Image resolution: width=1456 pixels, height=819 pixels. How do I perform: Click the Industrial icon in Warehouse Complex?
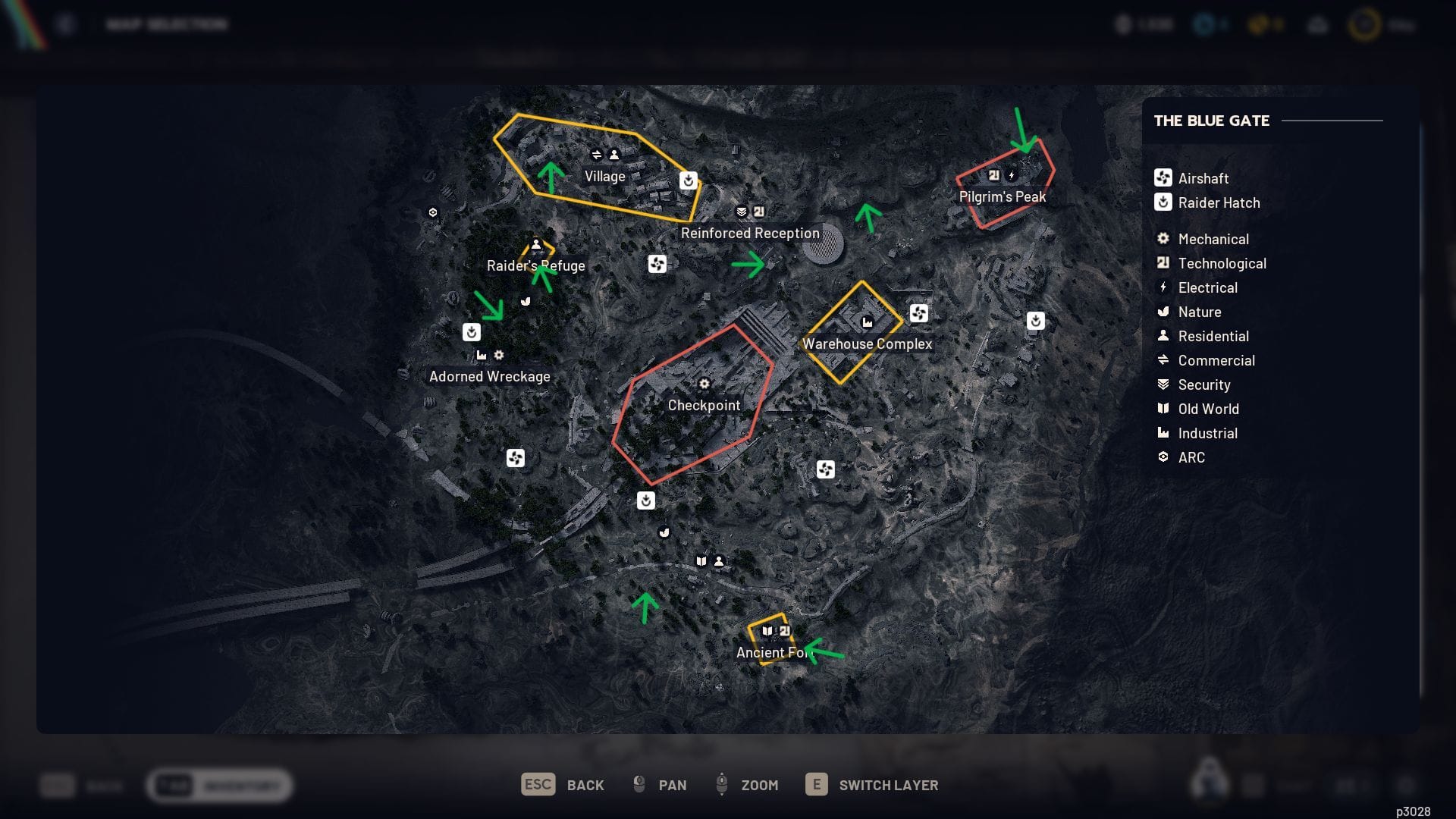867,321
